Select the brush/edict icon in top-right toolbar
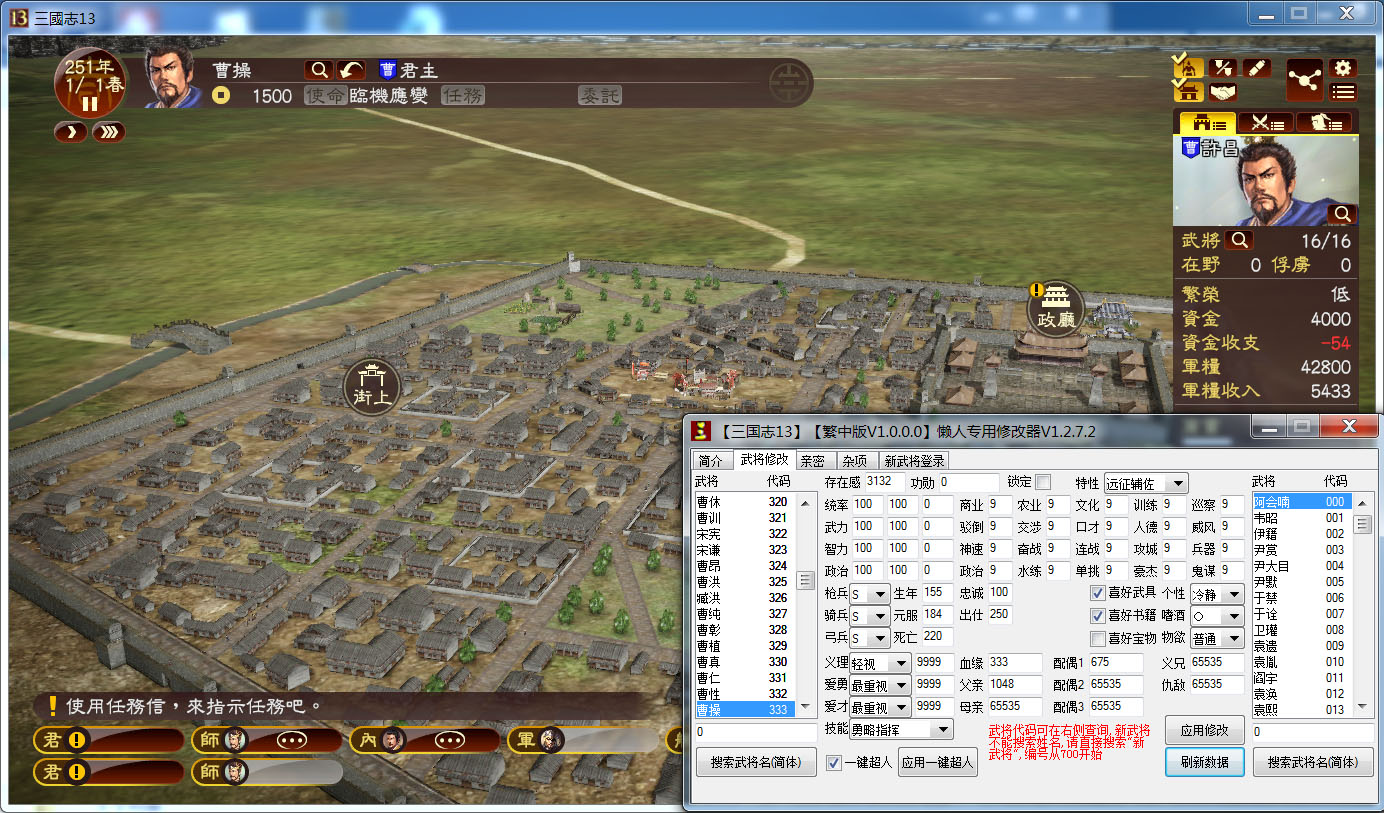 click(x=1257, y=67)
